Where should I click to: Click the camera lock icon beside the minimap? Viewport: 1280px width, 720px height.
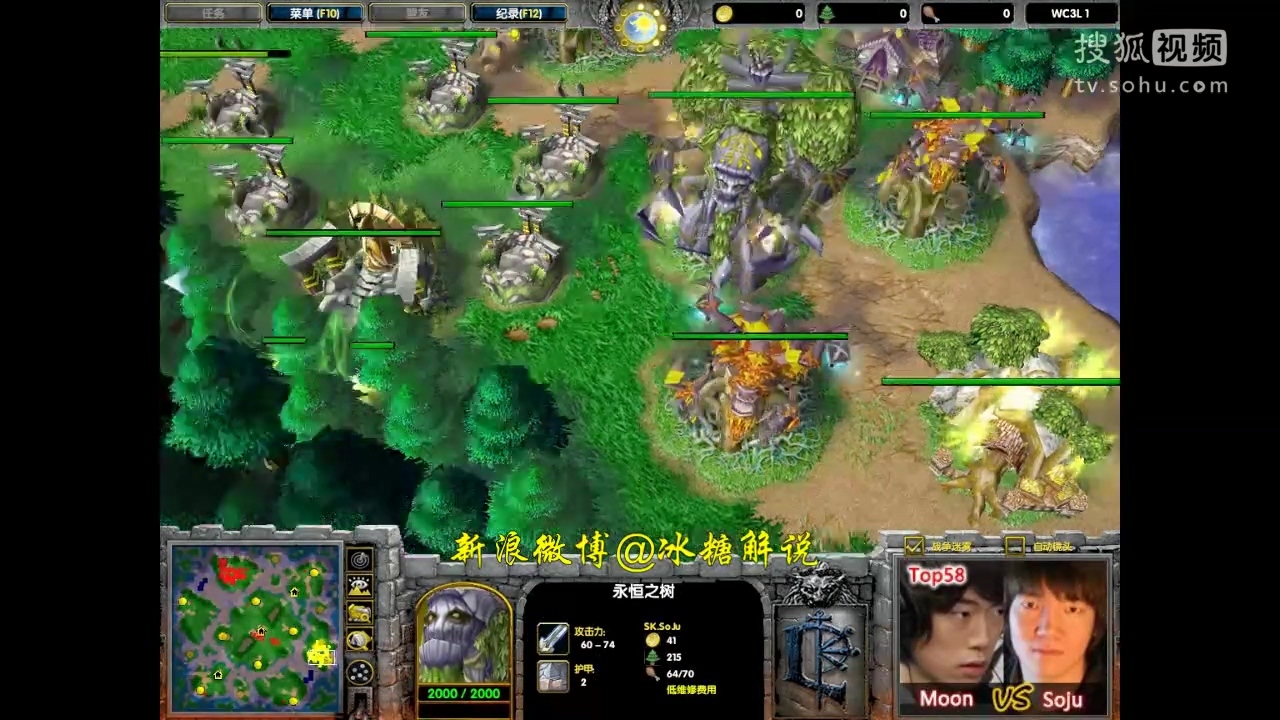[x=358, y=639]
